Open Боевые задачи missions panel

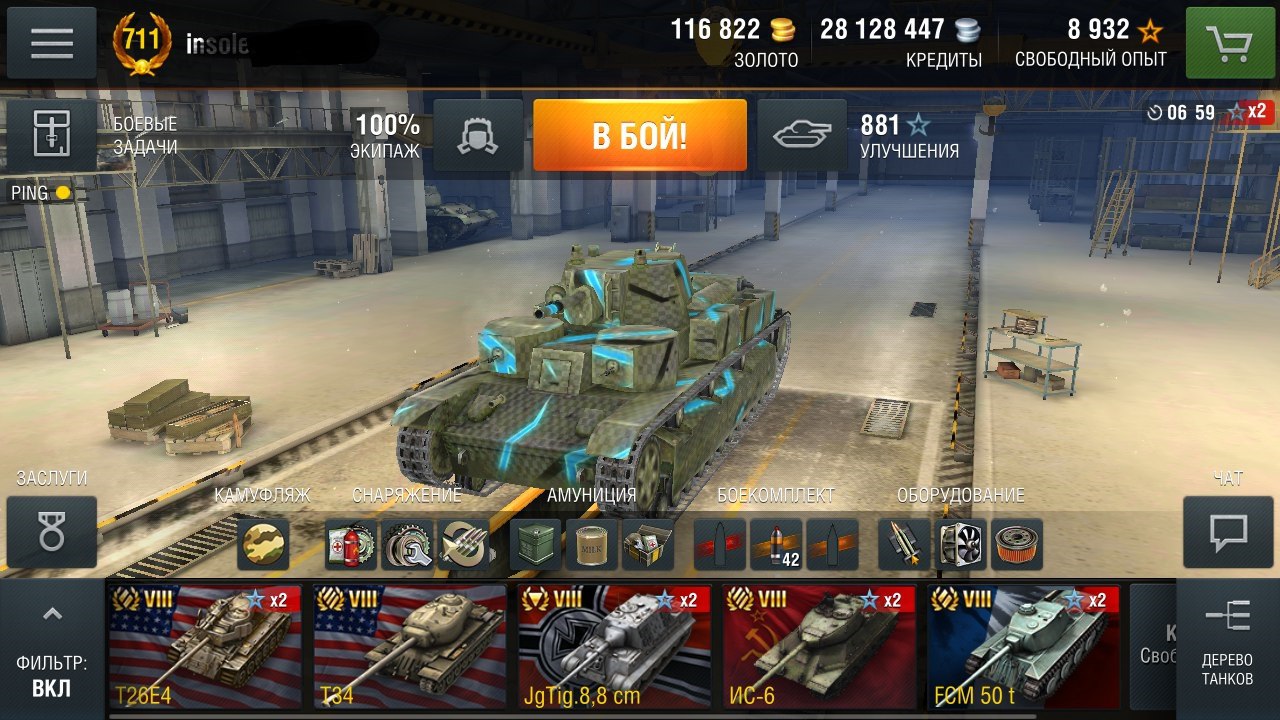(52, 135)
